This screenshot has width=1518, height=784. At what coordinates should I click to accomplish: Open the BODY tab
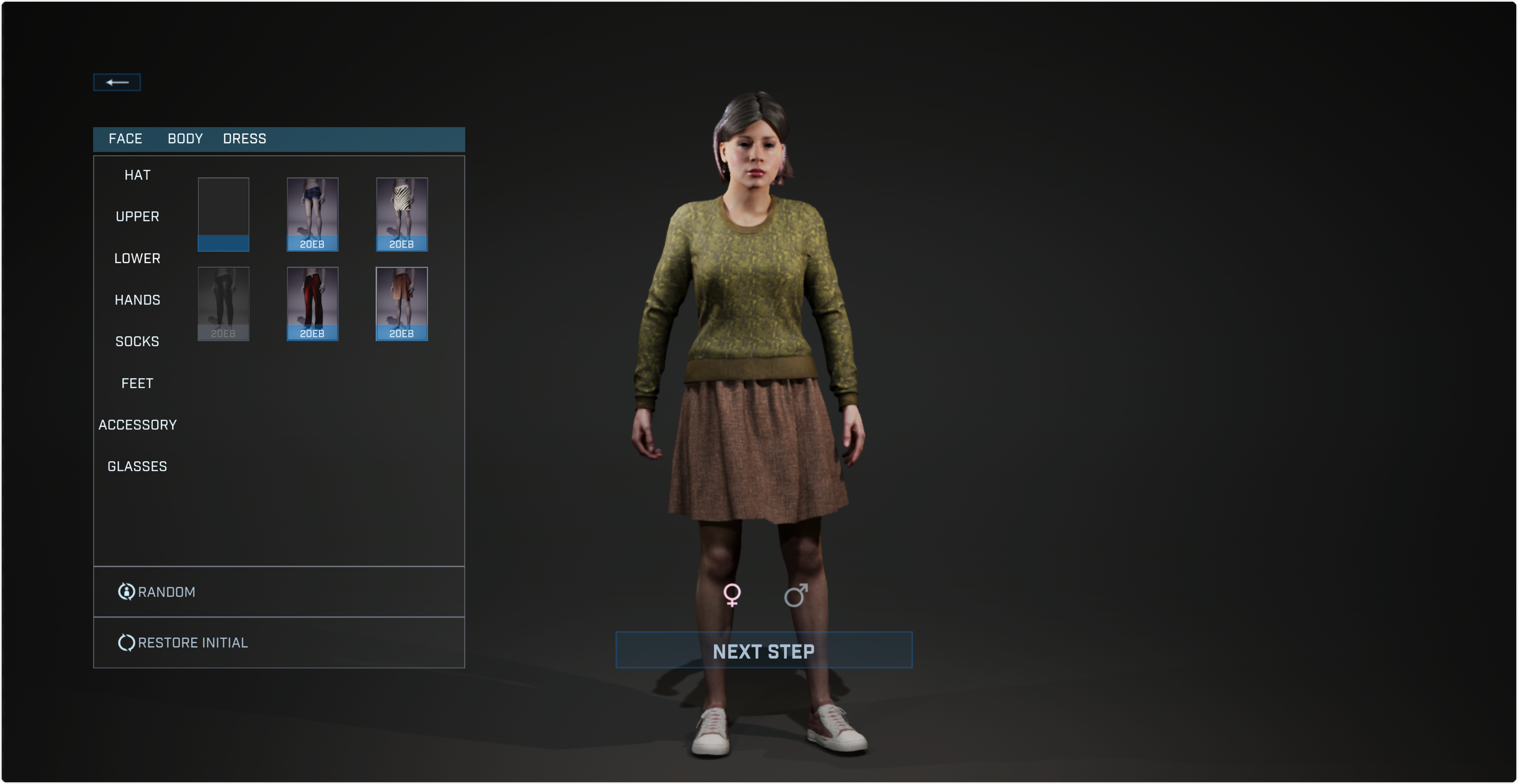[185, 139]
